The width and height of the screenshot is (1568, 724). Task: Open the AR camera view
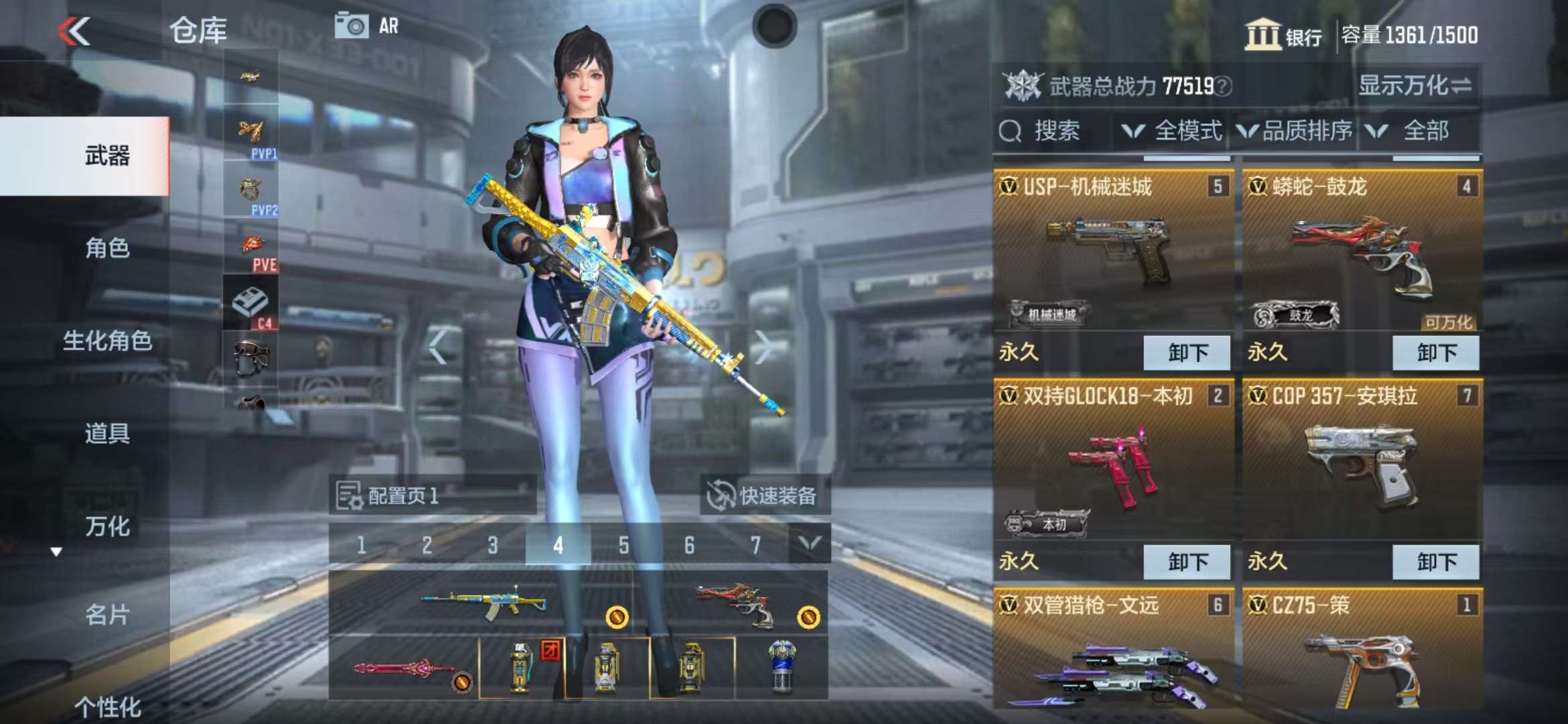pyautogui.click(x=367, y=26)
